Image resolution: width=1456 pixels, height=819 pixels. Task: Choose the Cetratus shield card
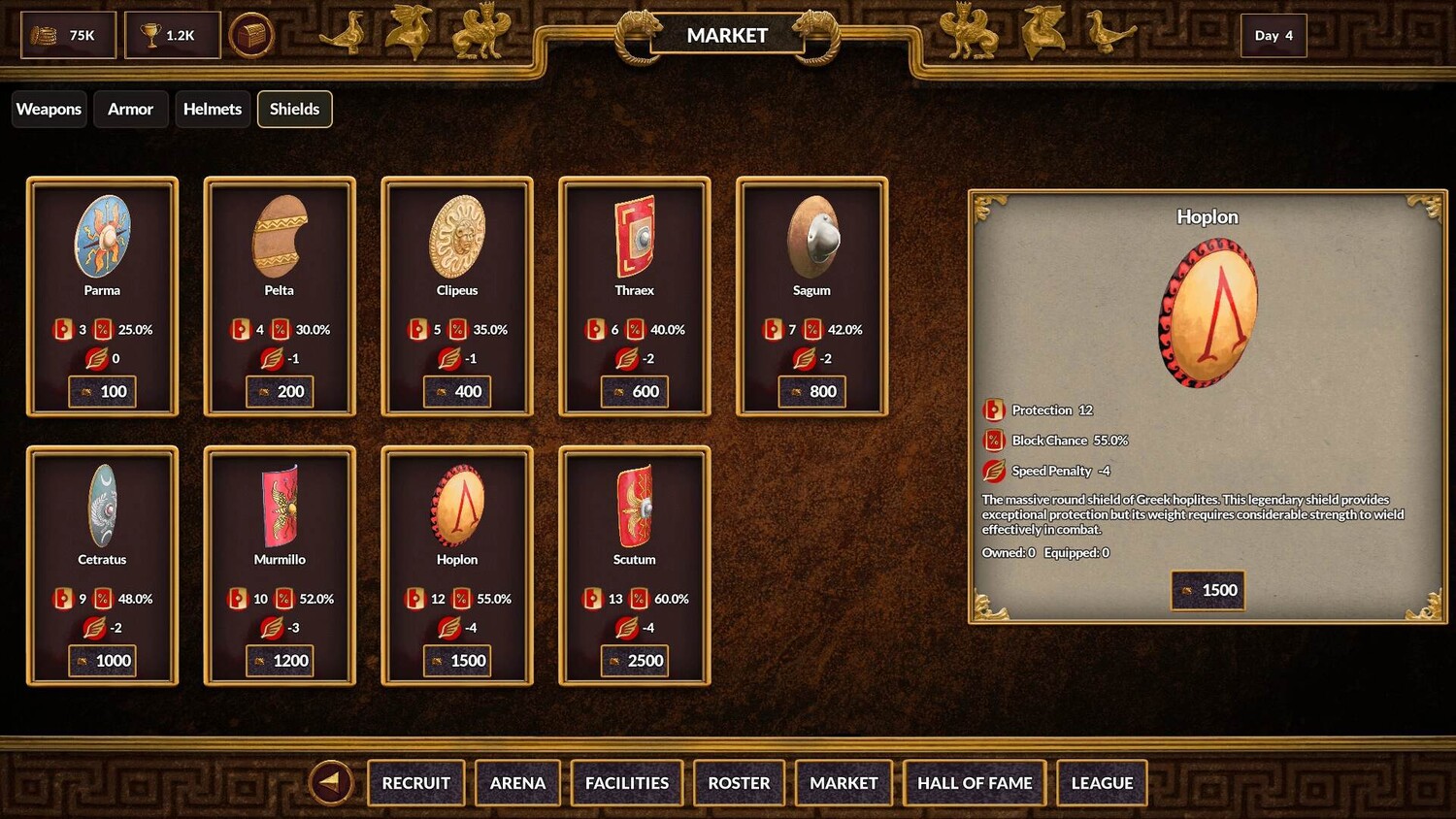click(102, 565)
